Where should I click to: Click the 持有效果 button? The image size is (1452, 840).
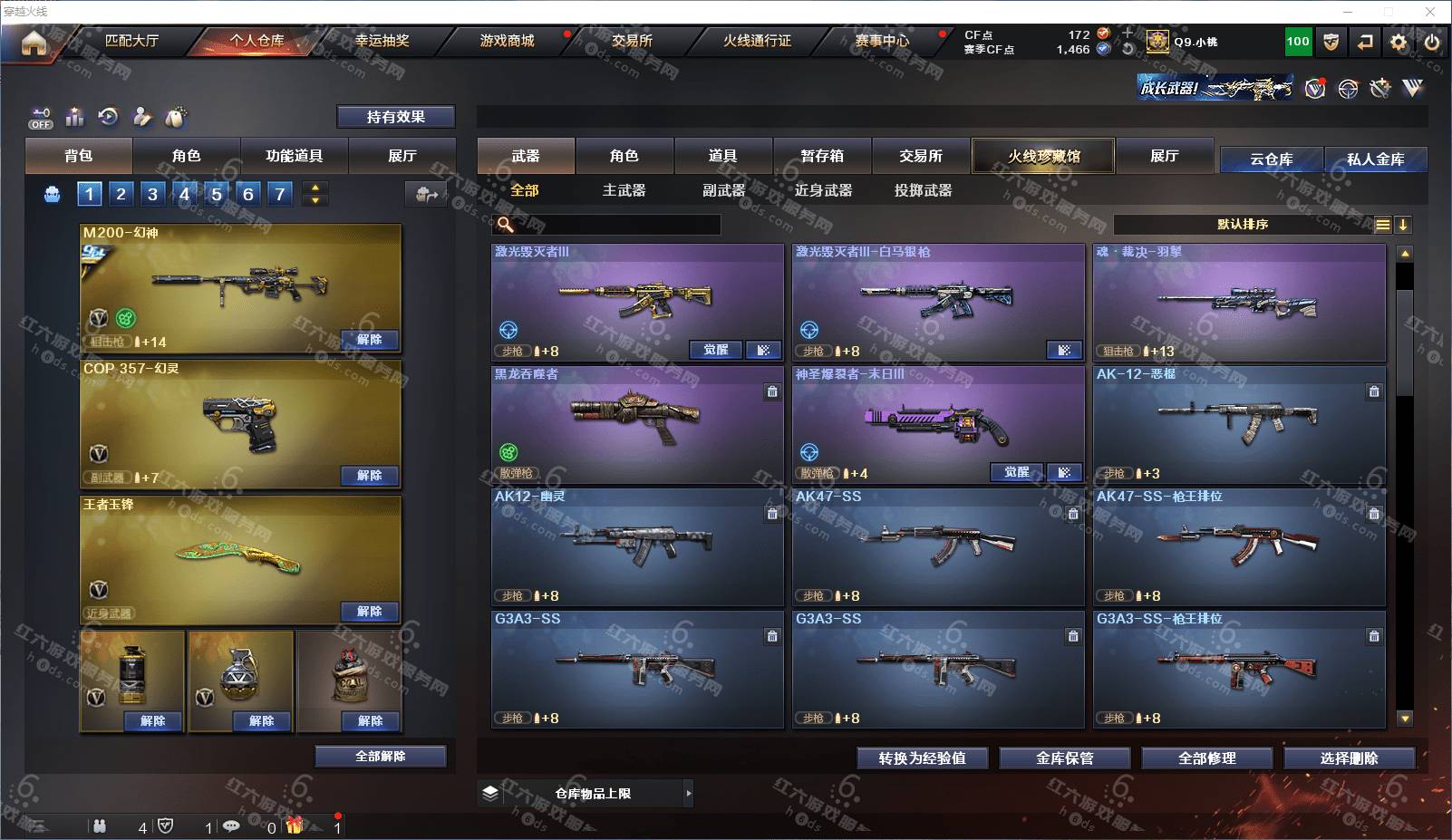pyautogui.click(x=396, y=117)
